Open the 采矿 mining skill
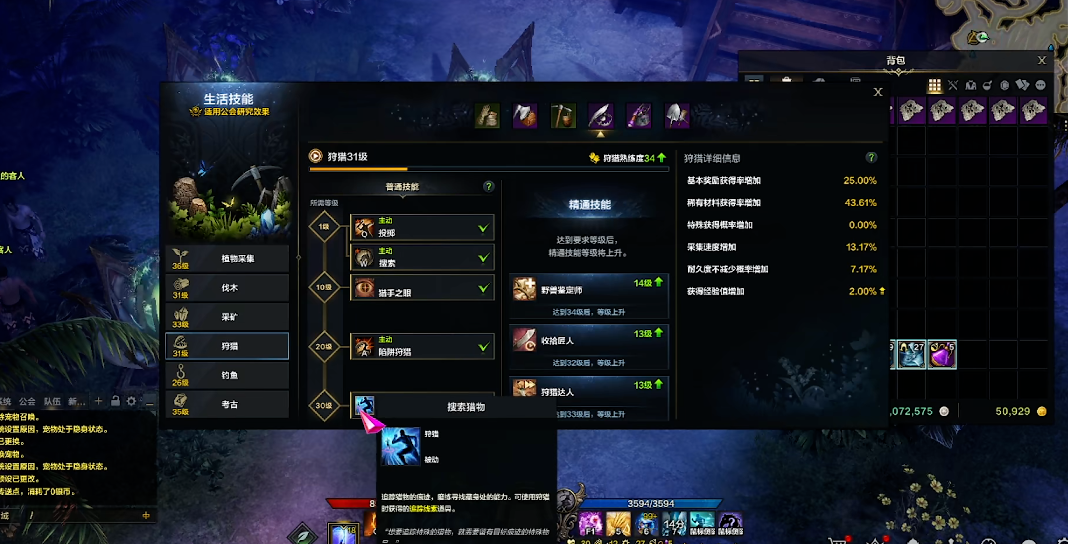 227,317
